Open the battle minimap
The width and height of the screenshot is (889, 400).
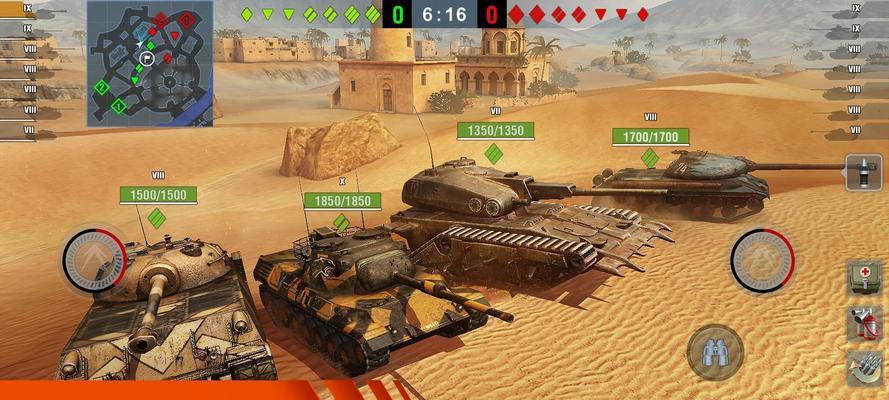150,62
